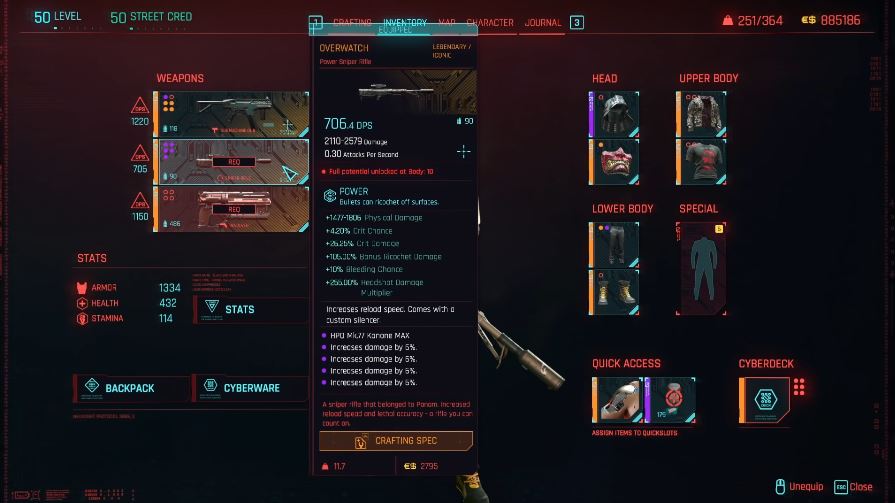Open the Special outfit slot
Screen dimensions: 895x503
[710, 267]
